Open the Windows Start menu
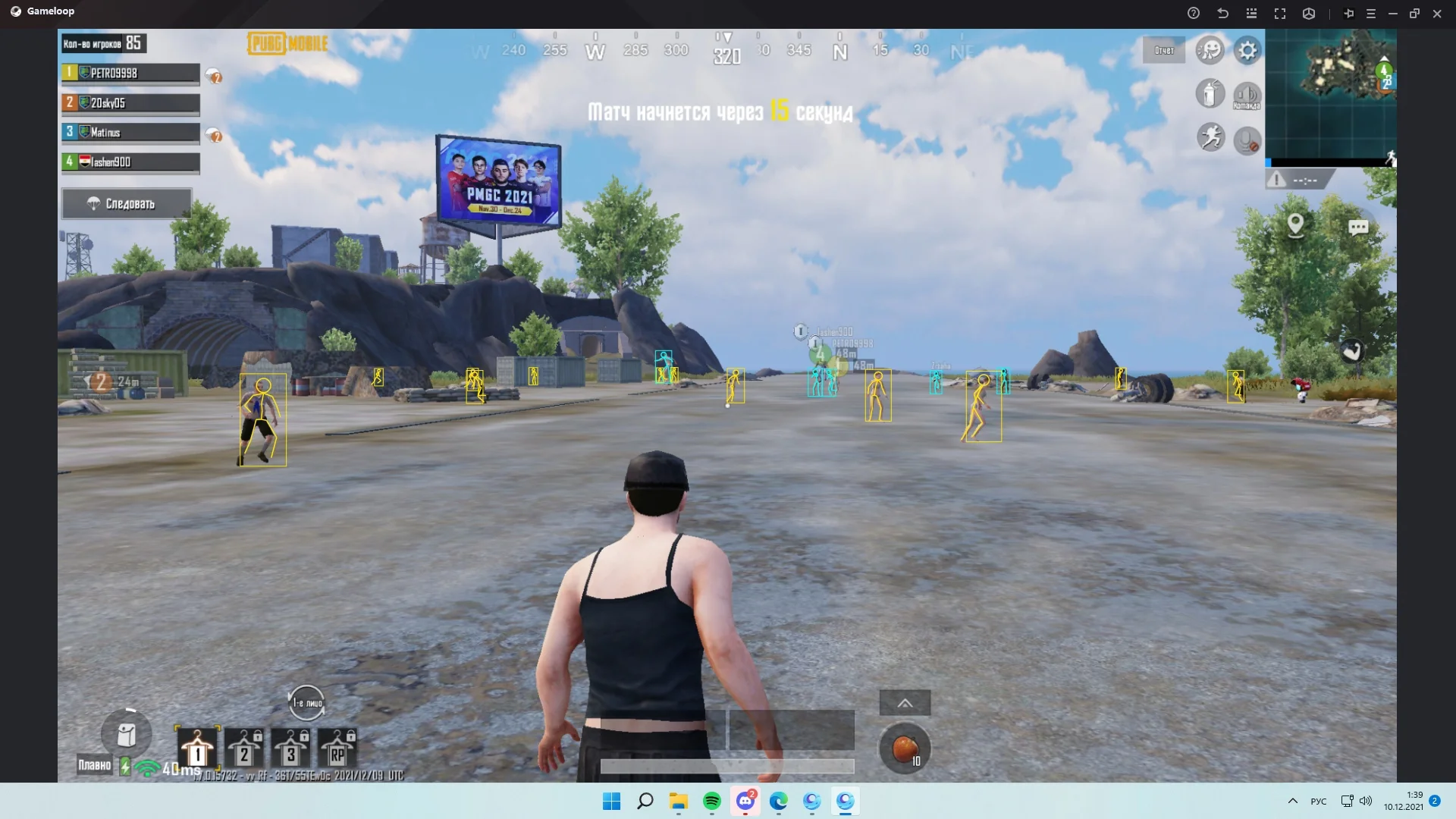Viewport: 1456px width, 819px height. pos(611,802)
